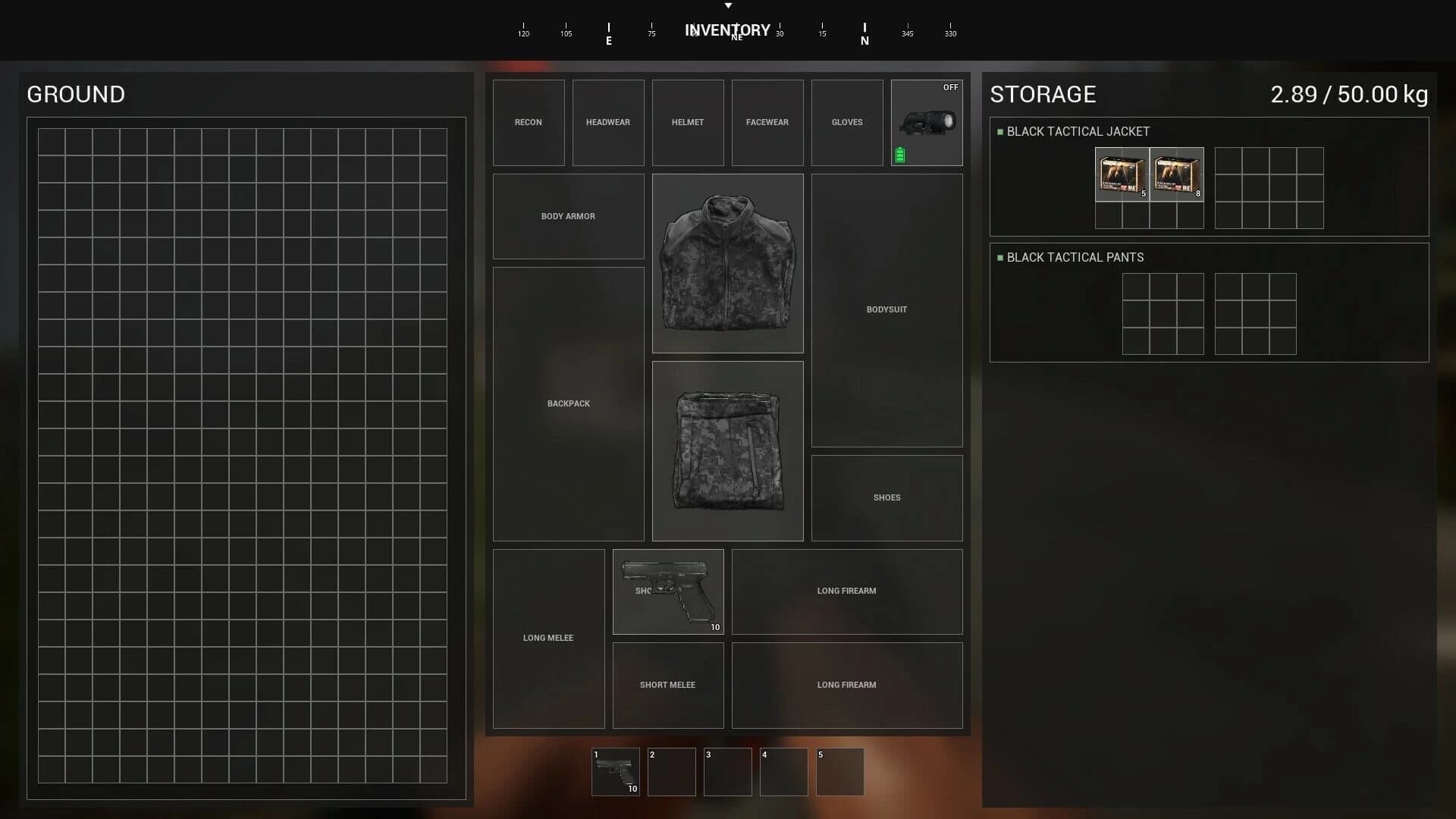Expand the BLACK TACTICAL PANTS storage section
The height and width of the screenshot is (819, 1456).
coord(1075,257)
